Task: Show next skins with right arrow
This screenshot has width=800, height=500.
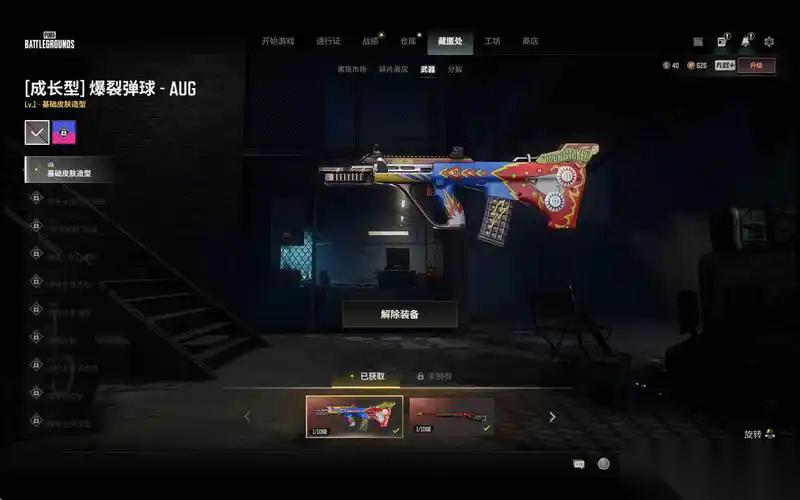Action: (552, 417)
